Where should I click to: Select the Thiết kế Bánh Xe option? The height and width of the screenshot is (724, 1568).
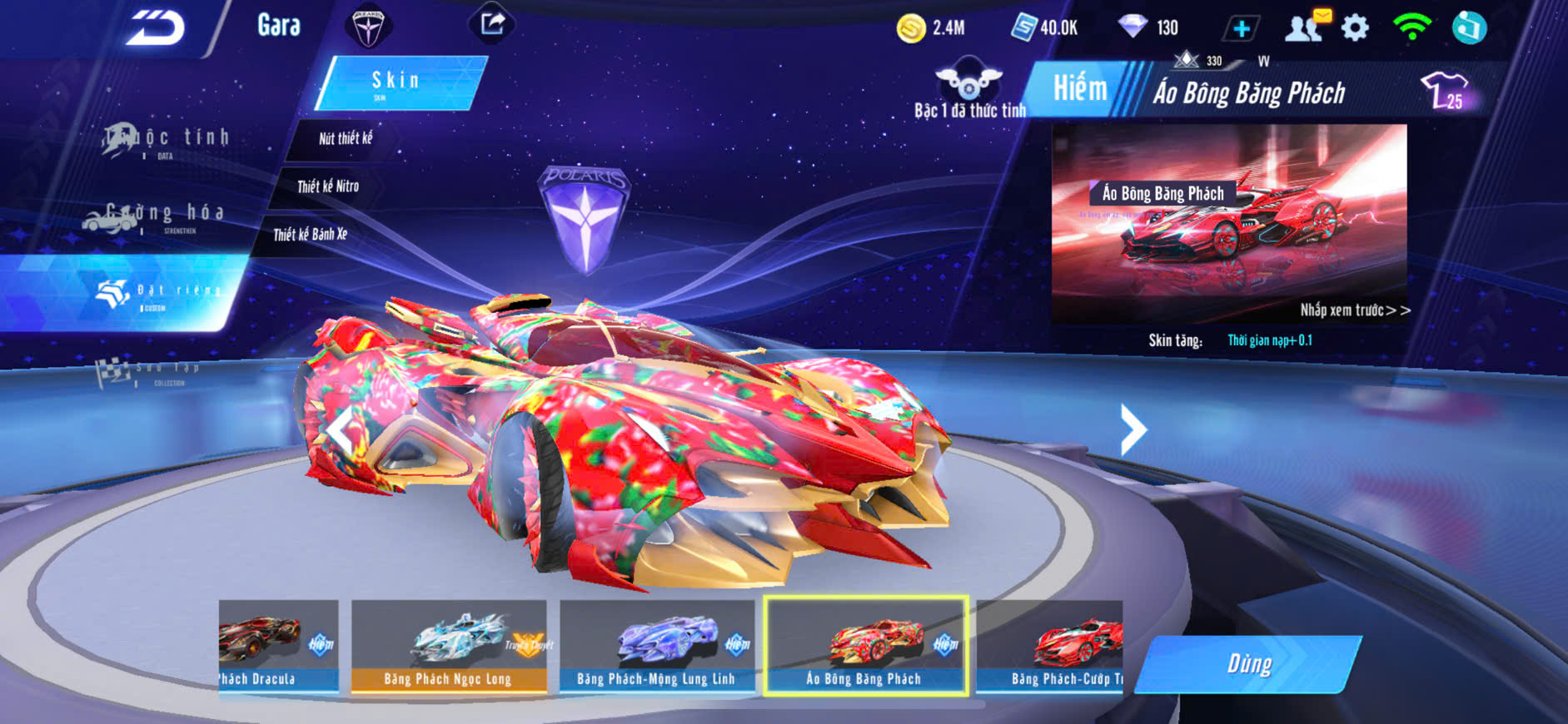(310, 235)
